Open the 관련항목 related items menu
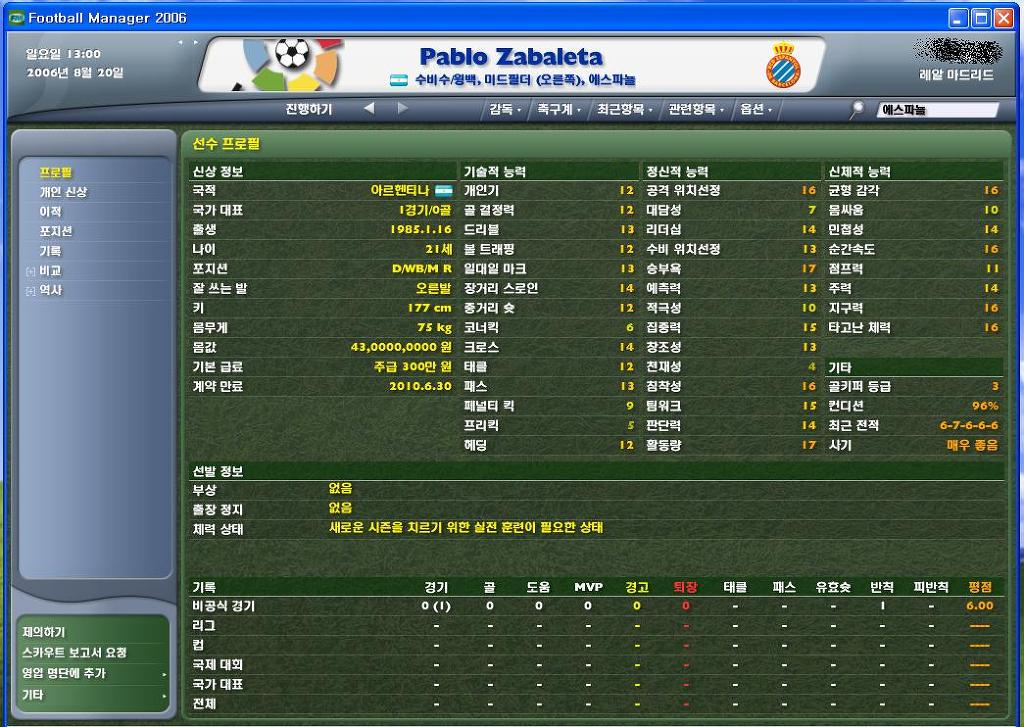The image size is (1024, 727). (696, 109)
